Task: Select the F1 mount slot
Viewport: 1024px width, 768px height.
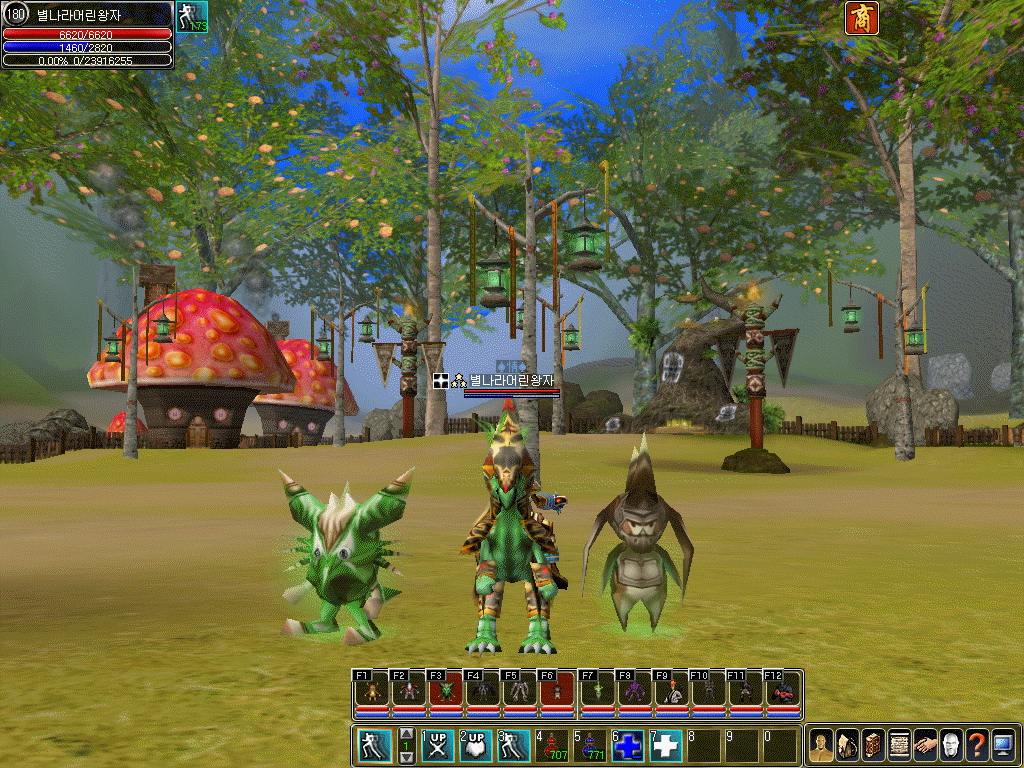Action: (372, 692)
